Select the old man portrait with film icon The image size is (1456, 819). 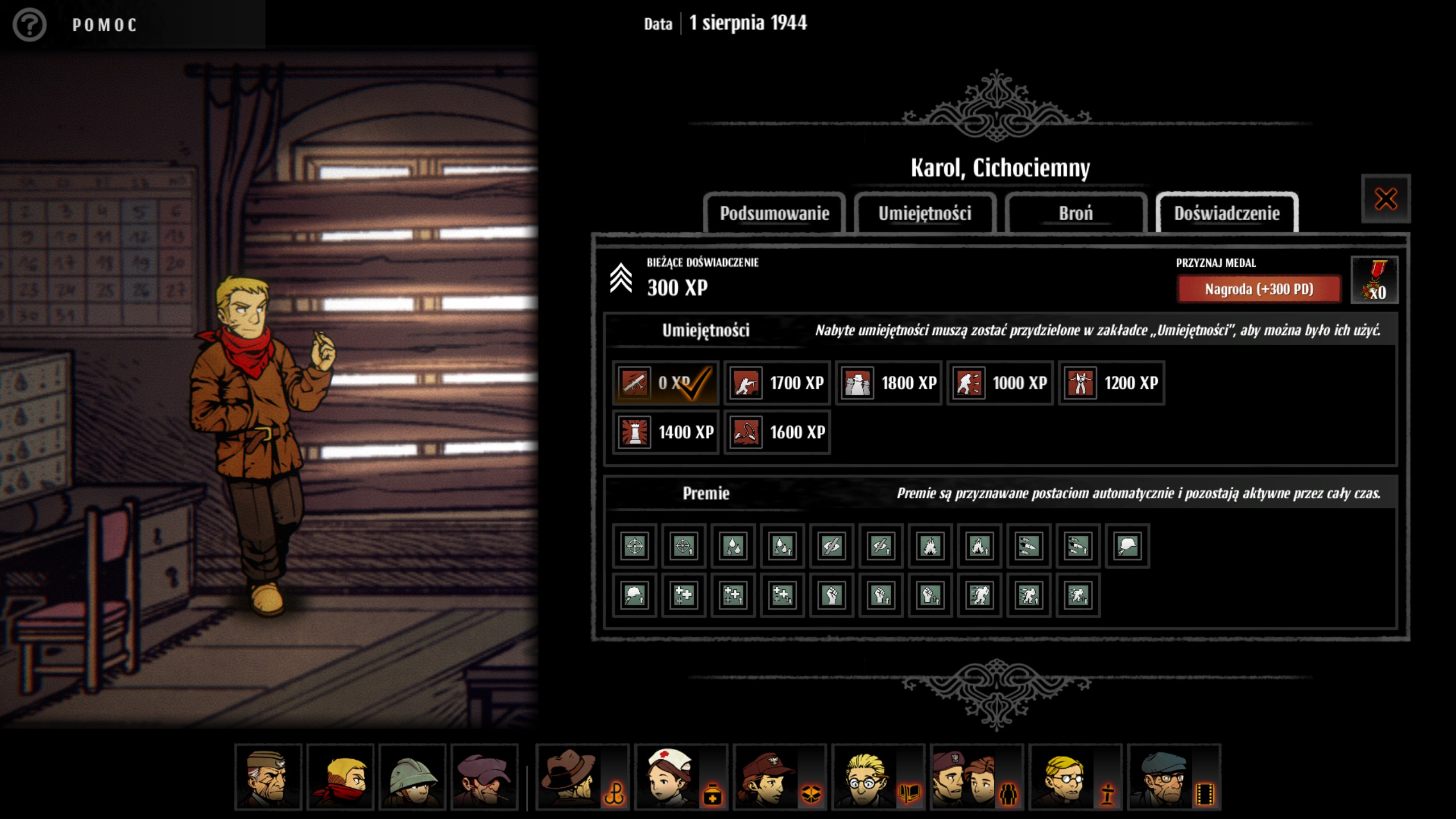pyautogui.click(x=1173, y=777)
